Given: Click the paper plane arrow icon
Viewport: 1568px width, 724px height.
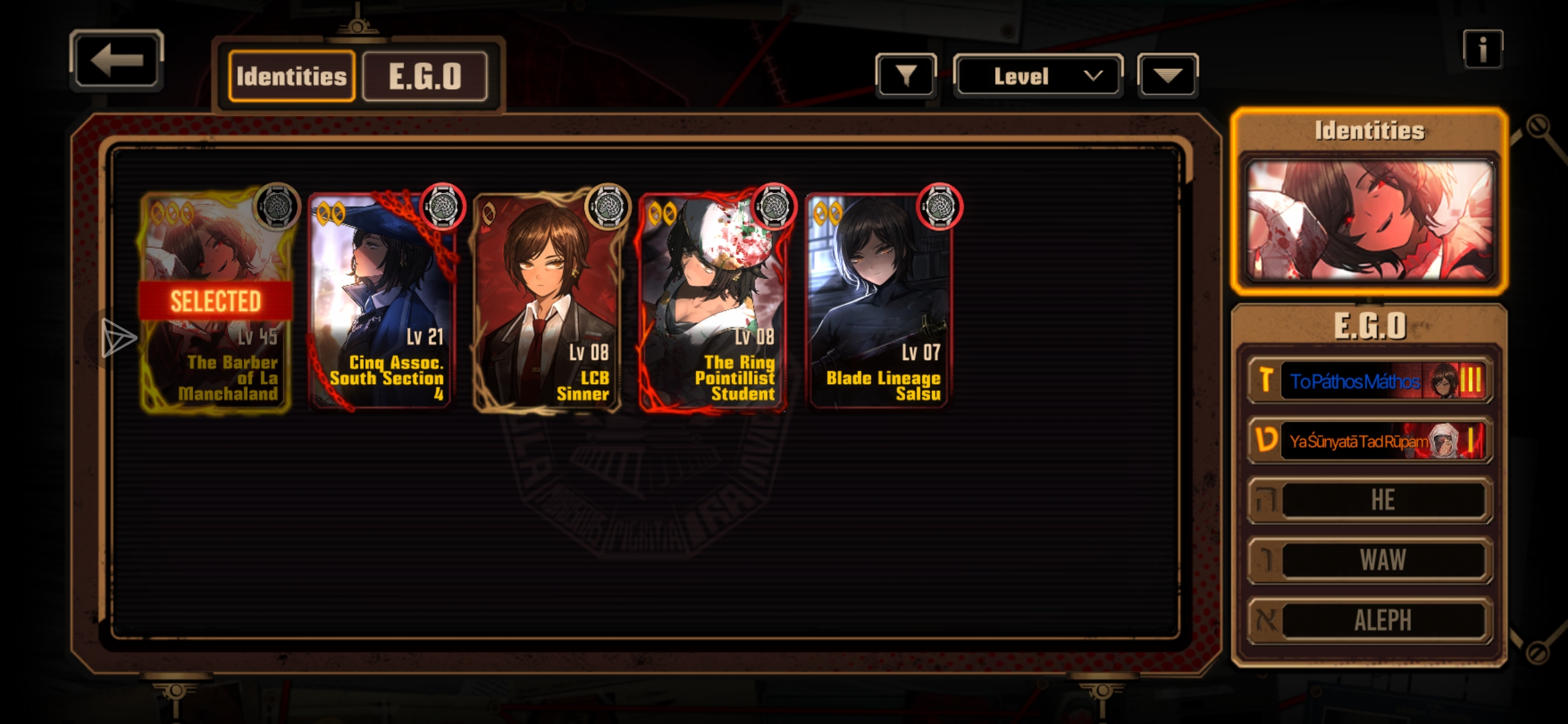Looking at the screenshot, I should 118,337.
